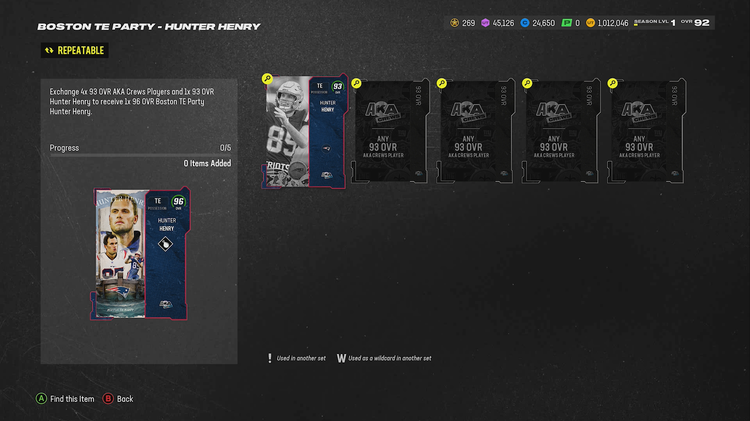750x421 pixels.
Task: Select the 93 OVR Hunter Henry card slot
Action: (x=305, y=131)
